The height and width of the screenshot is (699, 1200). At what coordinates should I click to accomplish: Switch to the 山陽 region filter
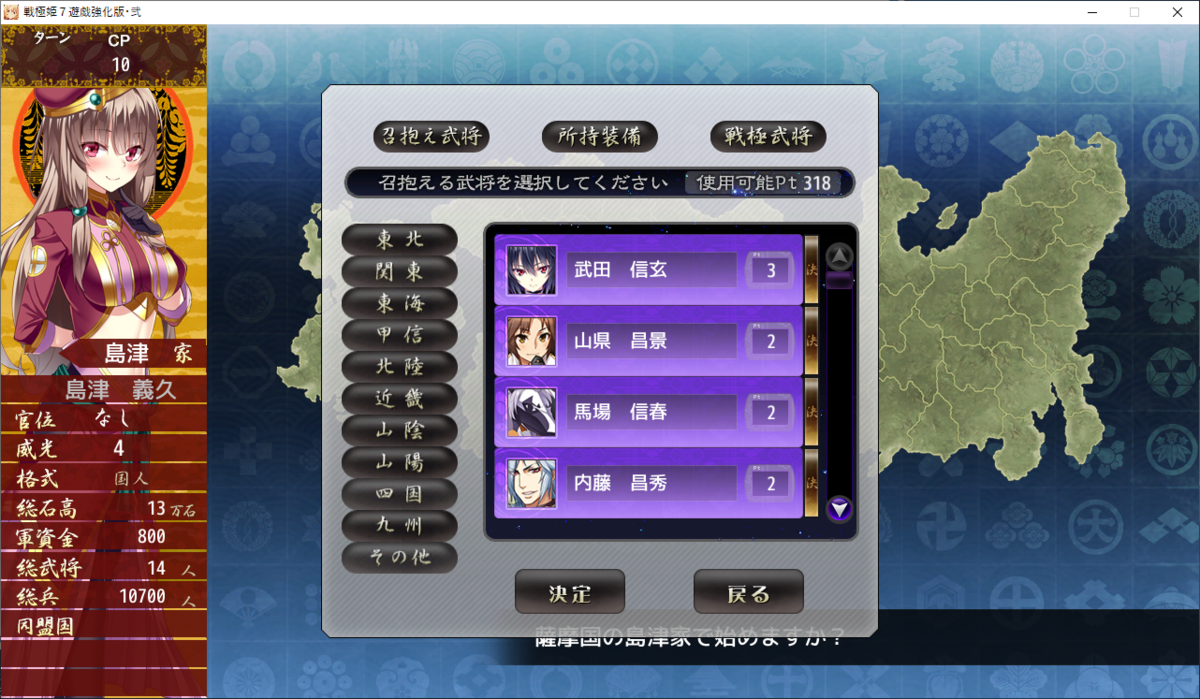[x=400, y=462]
